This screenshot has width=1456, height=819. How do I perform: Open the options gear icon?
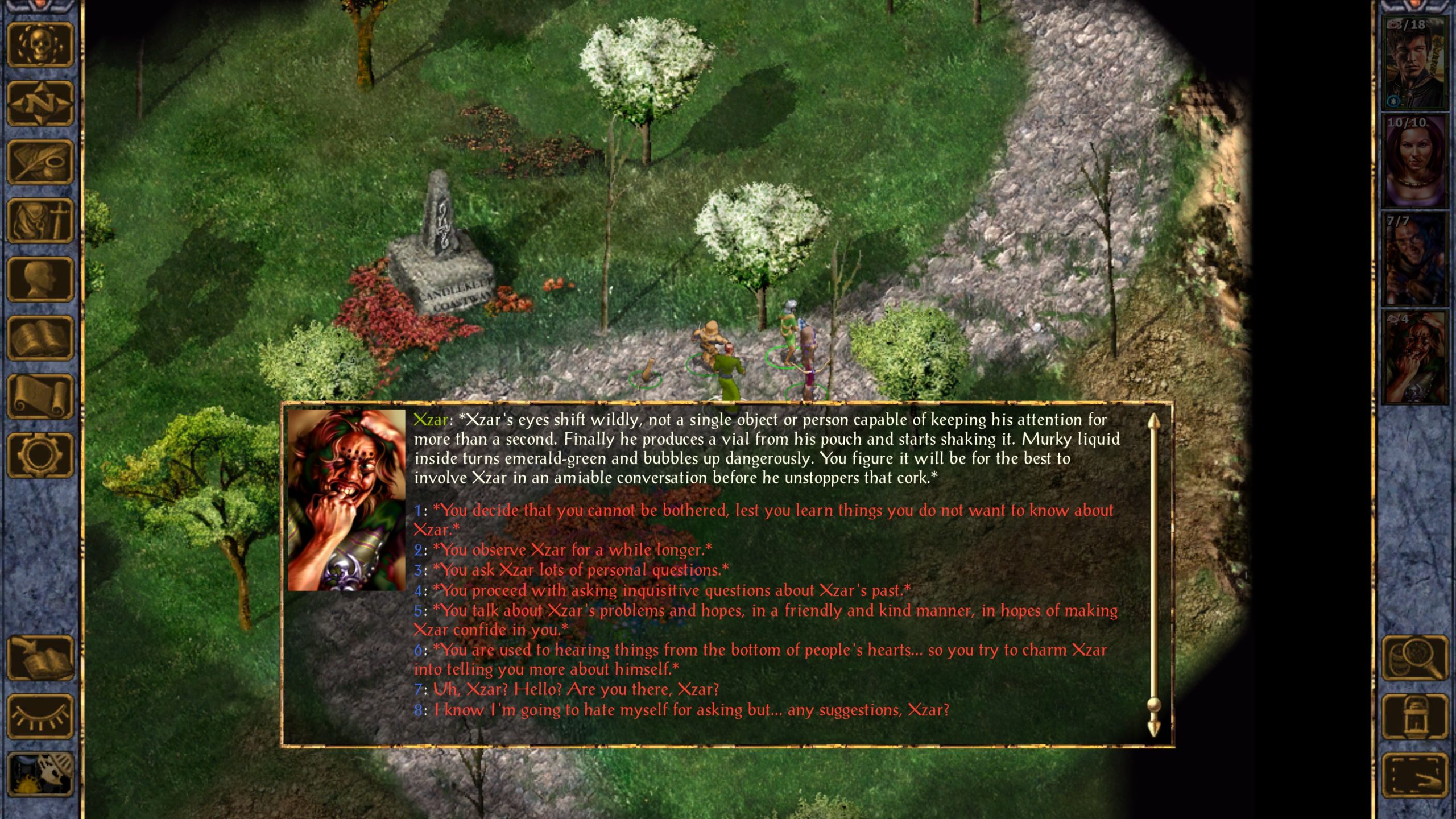[40, 455]
